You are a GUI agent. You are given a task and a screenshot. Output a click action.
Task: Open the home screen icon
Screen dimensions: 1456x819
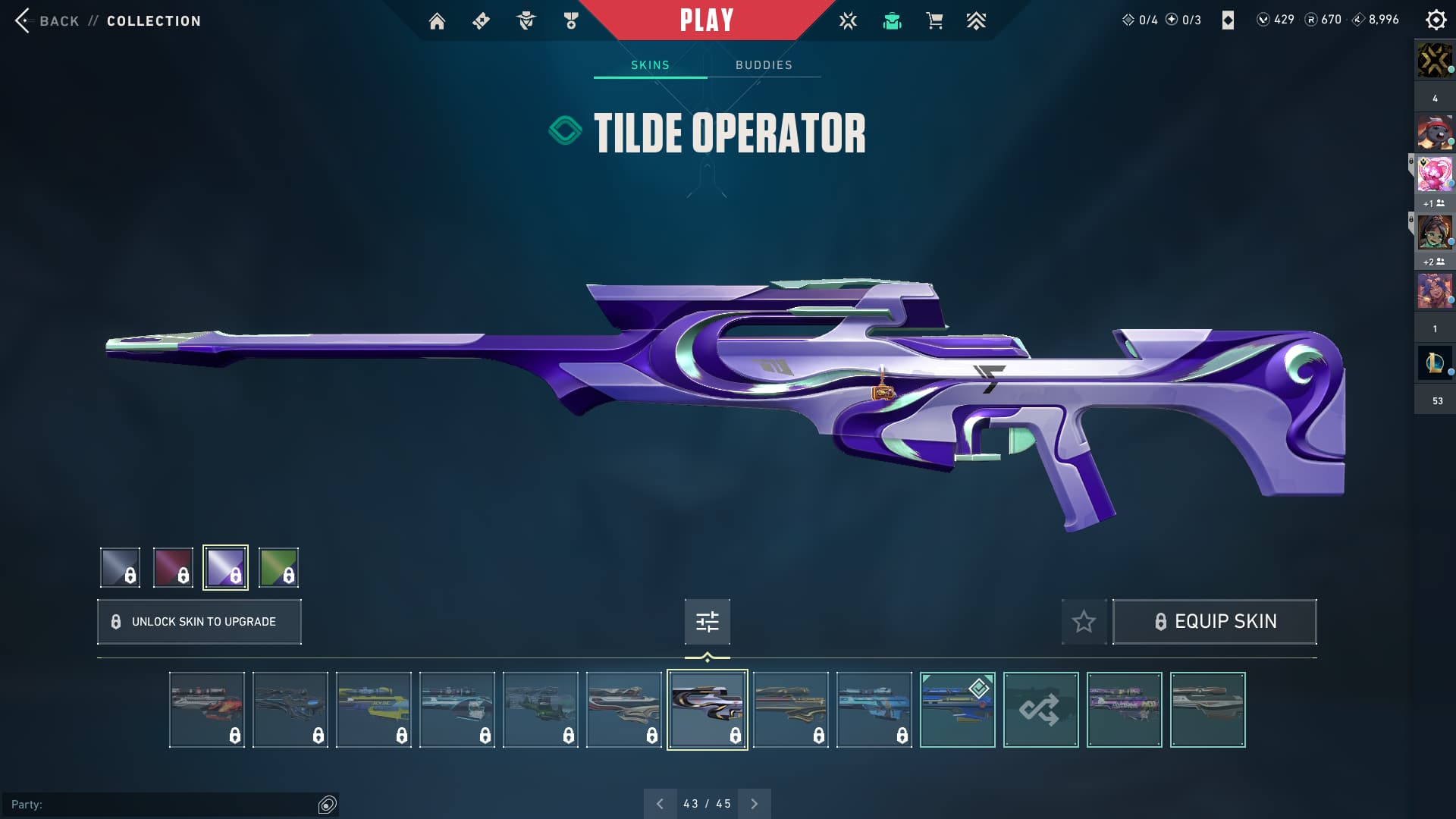pyautogui.click(x=437, y=21)
